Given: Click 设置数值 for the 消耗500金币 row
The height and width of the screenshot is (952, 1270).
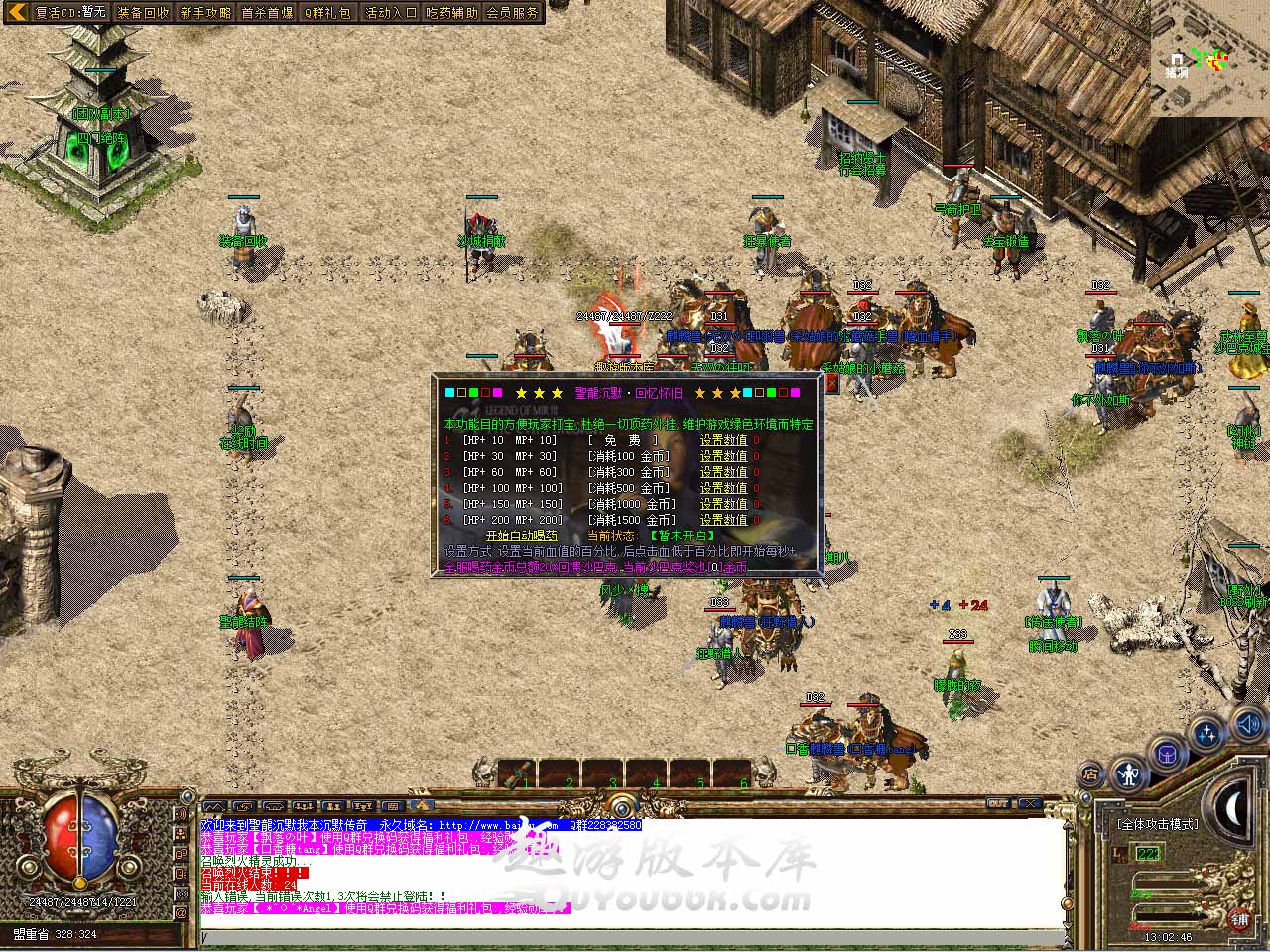Looking at the screenshot, I should 723,488.
